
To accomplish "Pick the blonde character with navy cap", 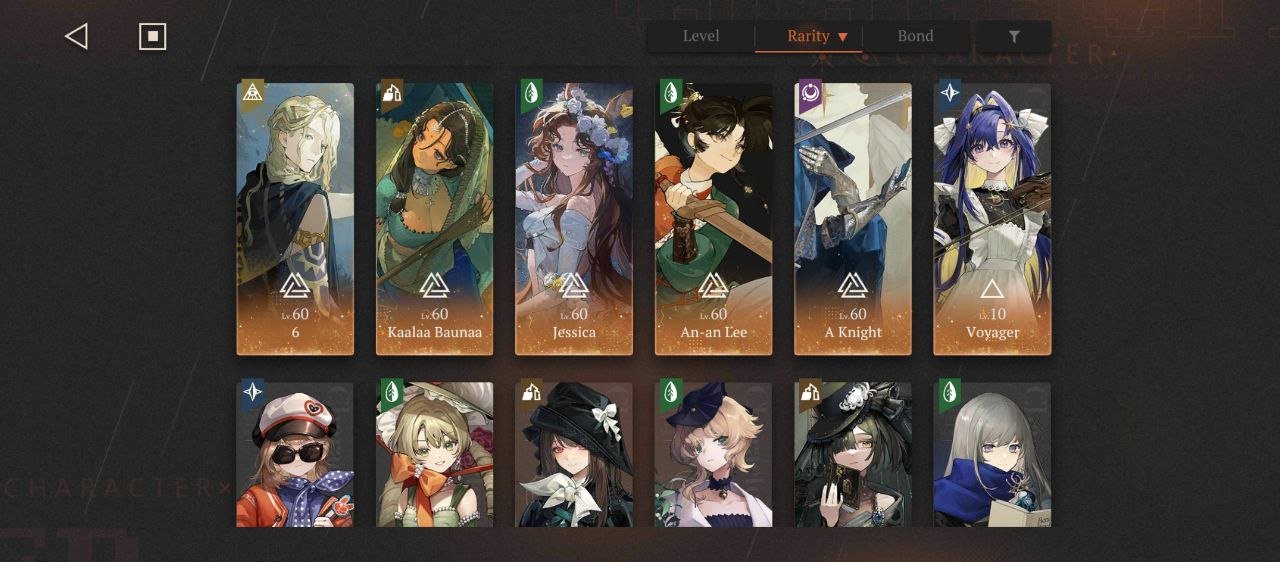I will [x=713, y=454].
